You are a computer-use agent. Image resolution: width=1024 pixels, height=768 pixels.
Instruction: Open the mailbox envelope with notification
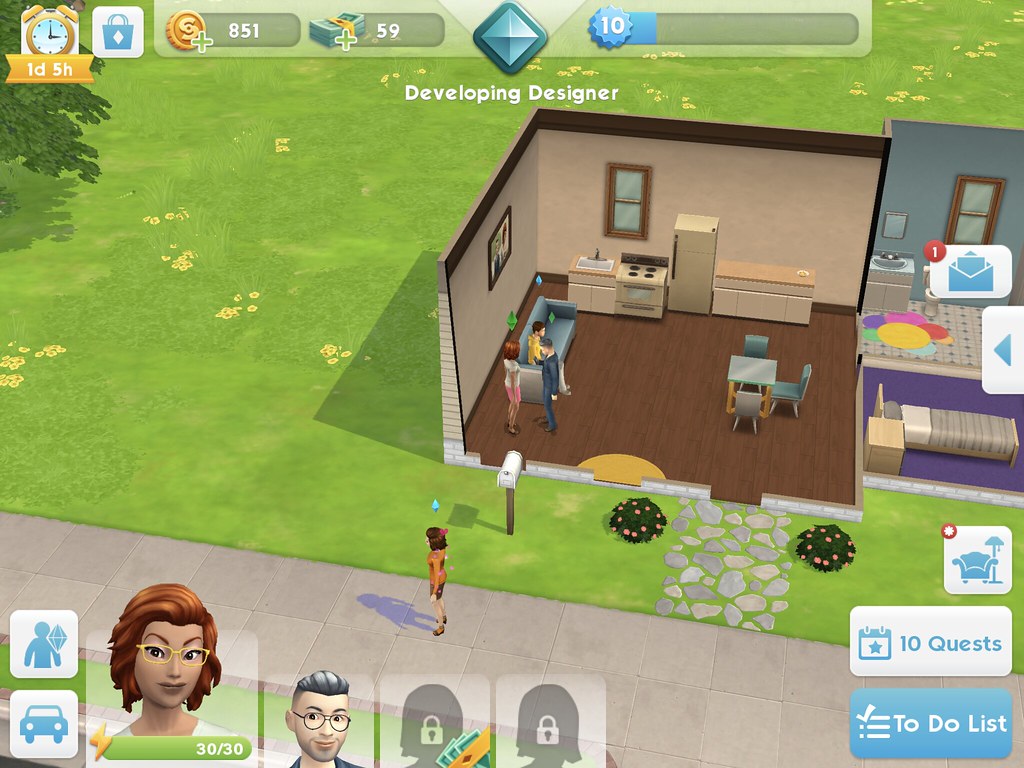pos(971,270)
